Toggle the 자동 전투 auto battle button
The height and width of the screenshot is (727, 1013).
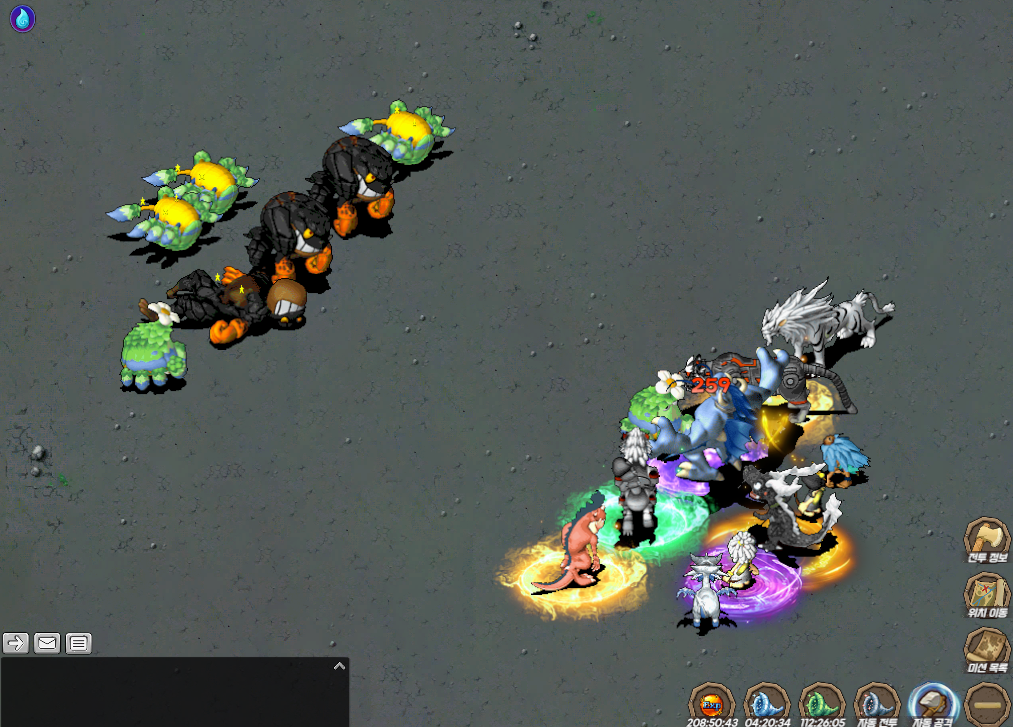pos(878,702)
